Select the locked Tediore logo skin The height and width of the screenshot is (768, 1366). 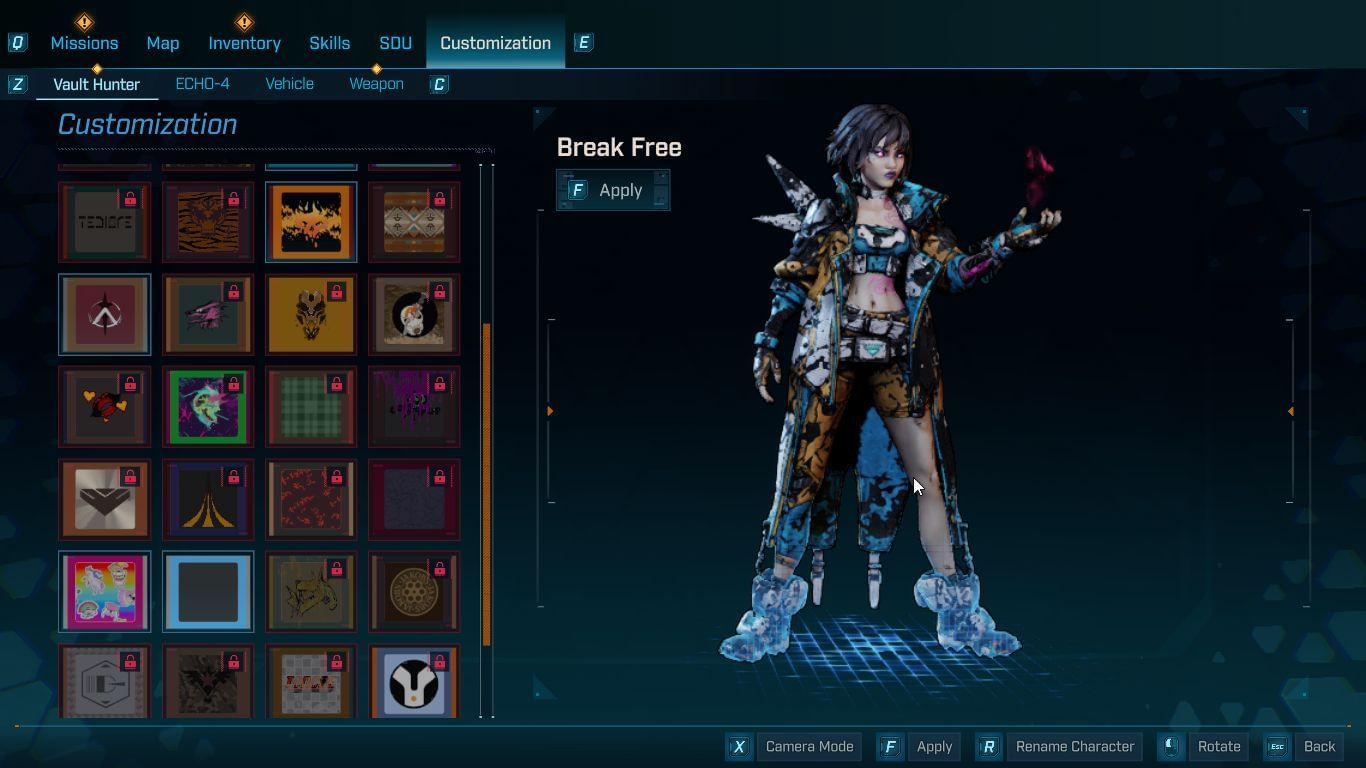pos(105,222)
